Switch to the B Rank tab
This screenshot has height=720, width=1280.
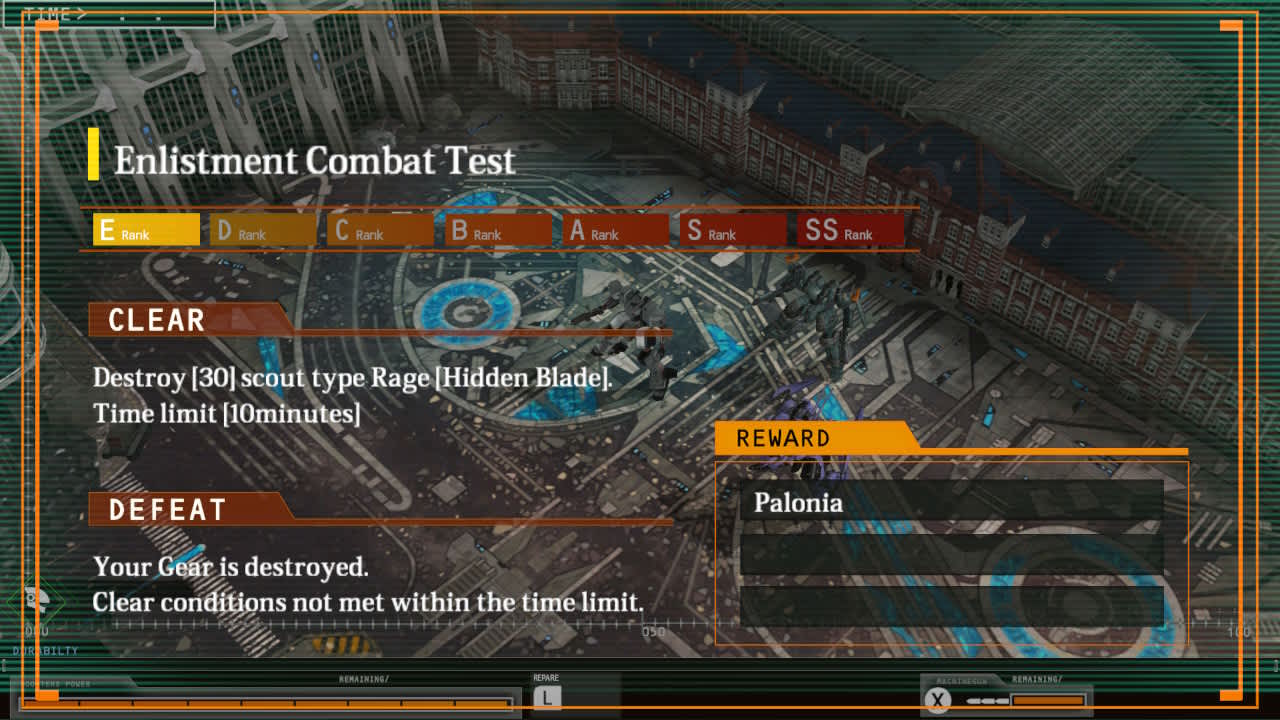coord(496,229)
